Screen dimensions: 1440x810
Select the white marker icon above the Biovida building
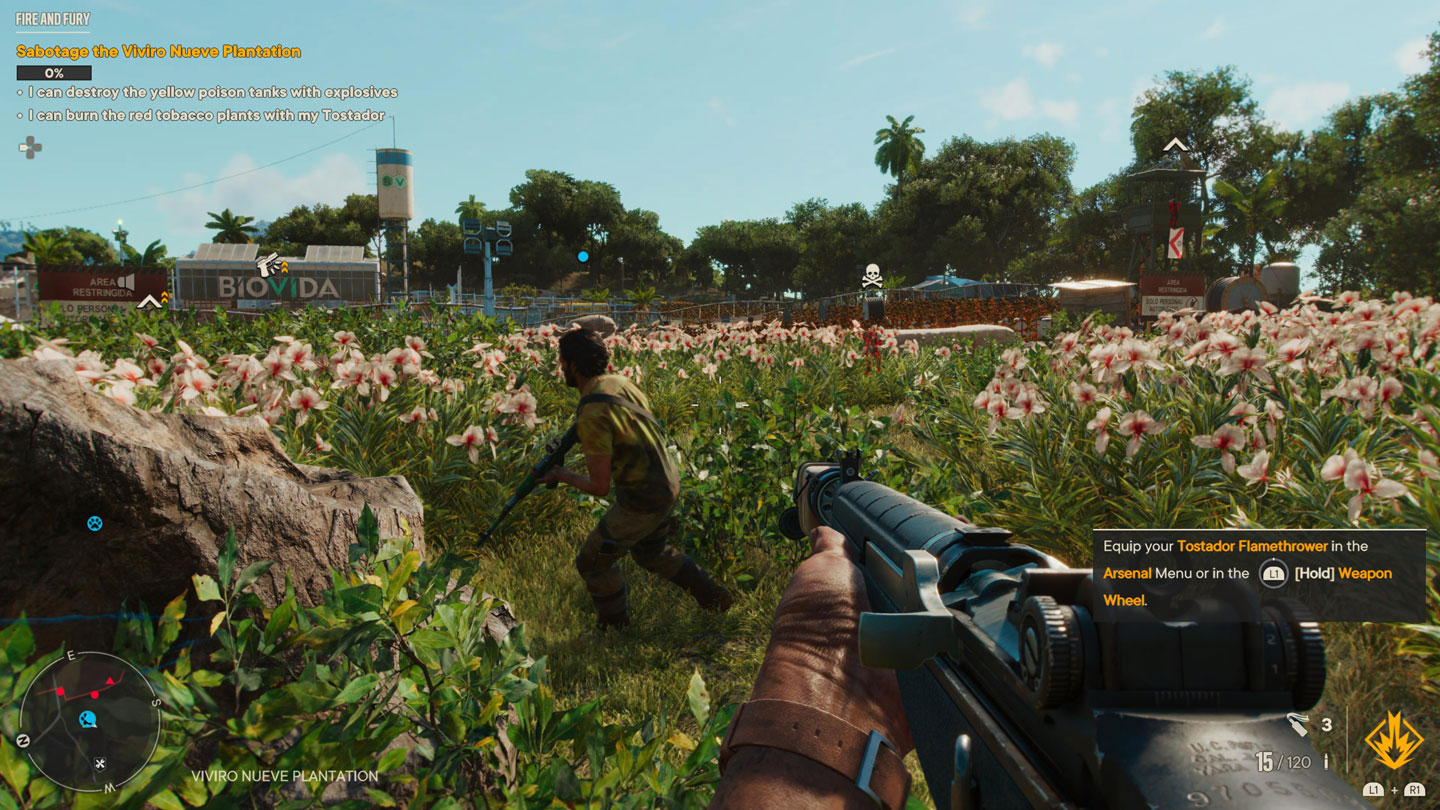pyautogui.click(x=268, y=265)
